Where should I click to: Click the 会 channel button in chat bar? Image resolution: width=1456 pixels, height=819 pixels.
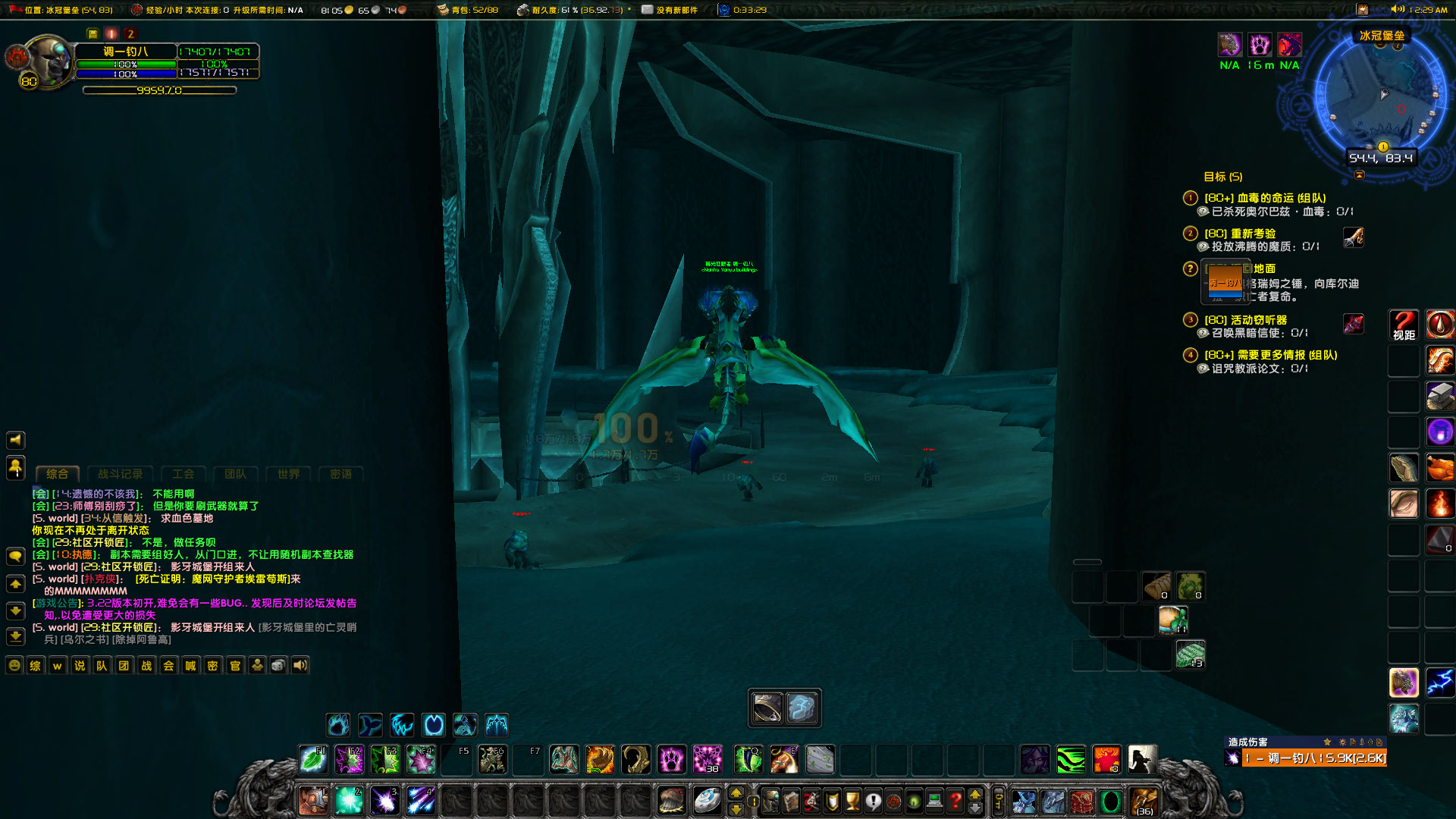168,665
